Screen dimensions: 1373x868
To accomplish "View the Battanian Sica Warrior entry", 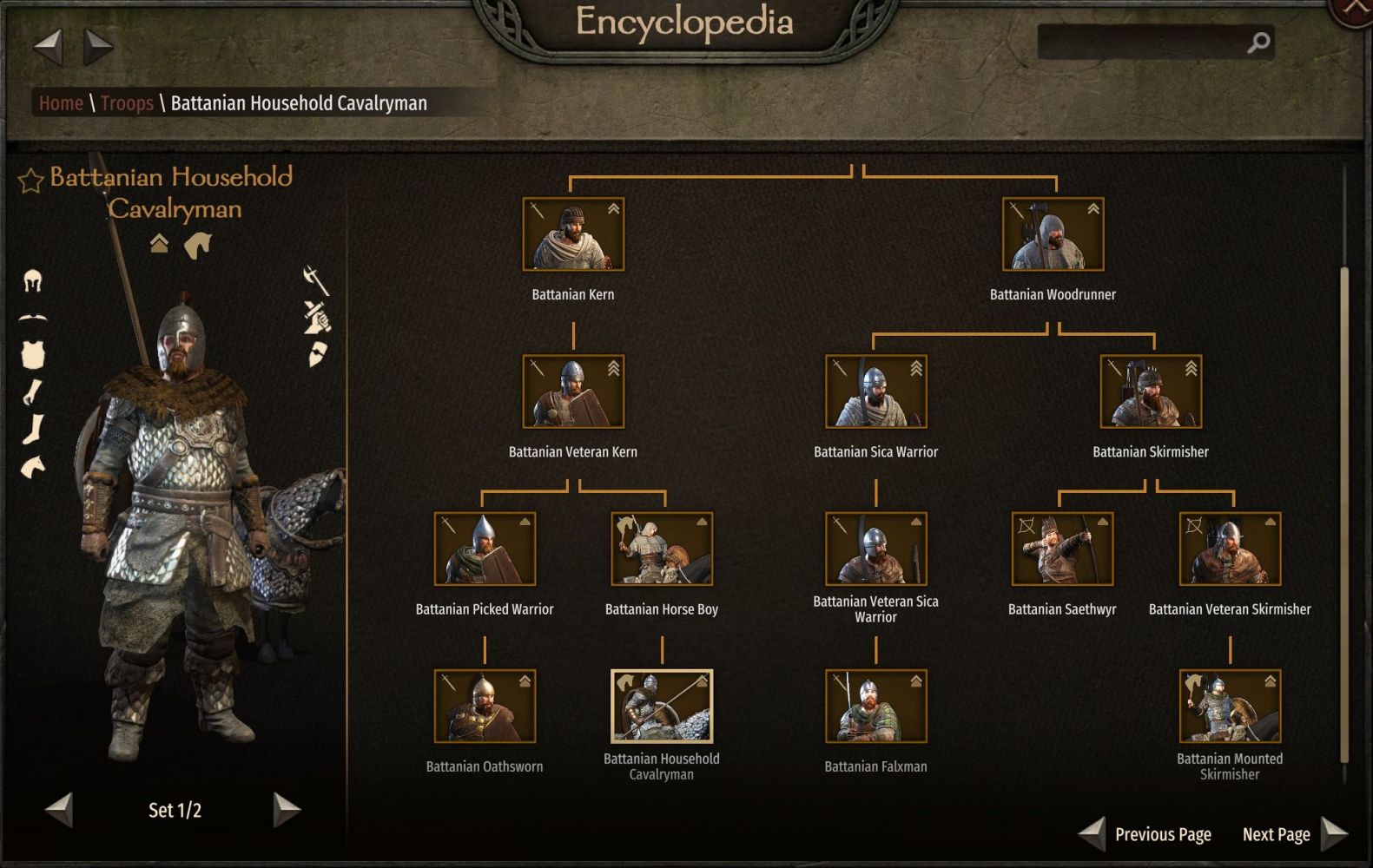I will click(875, 391).
